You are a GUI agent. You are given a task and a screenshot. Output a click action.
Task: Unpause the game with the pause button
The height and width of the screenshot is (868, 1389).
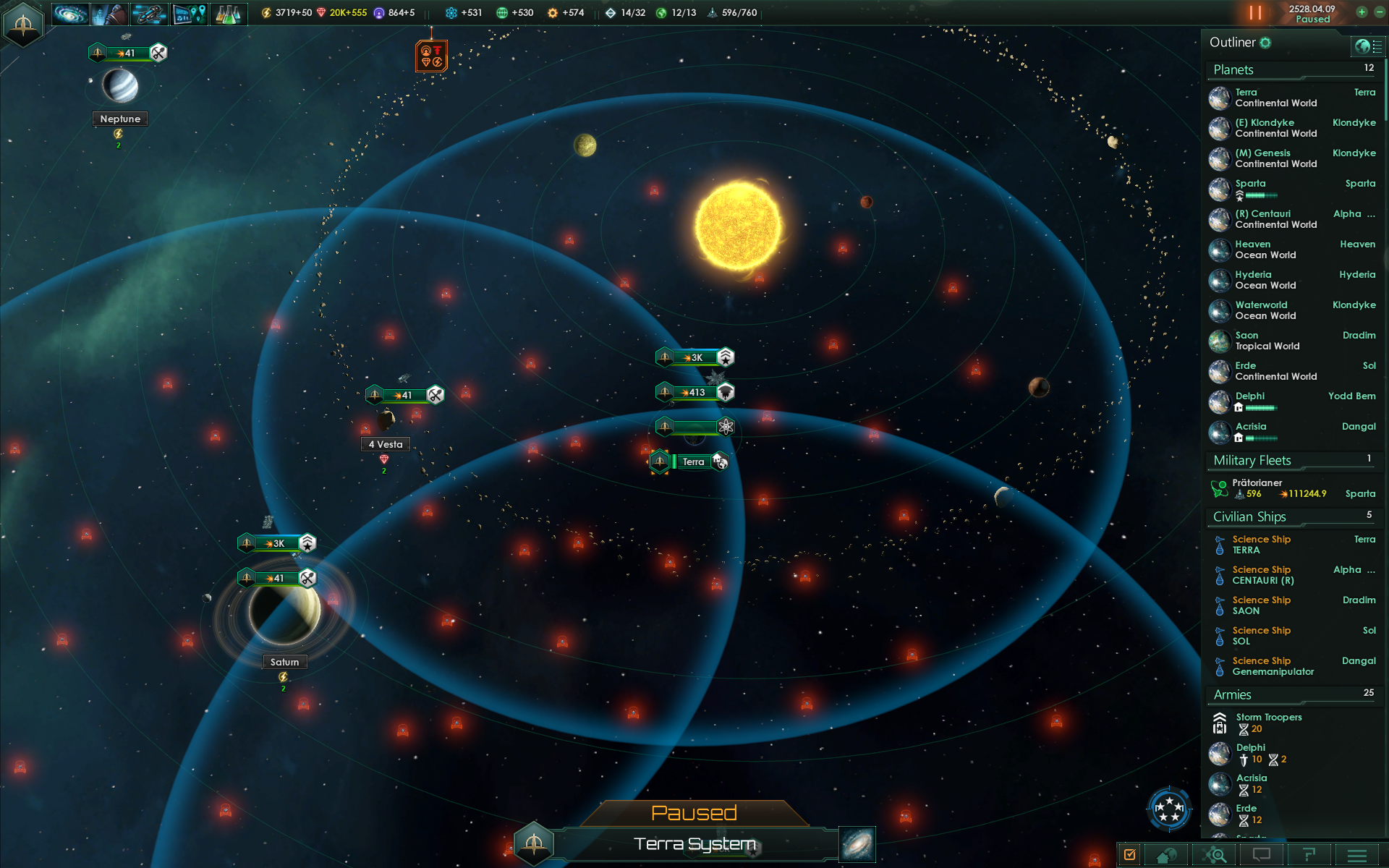pyautogui.click(x=1255, y=13)
